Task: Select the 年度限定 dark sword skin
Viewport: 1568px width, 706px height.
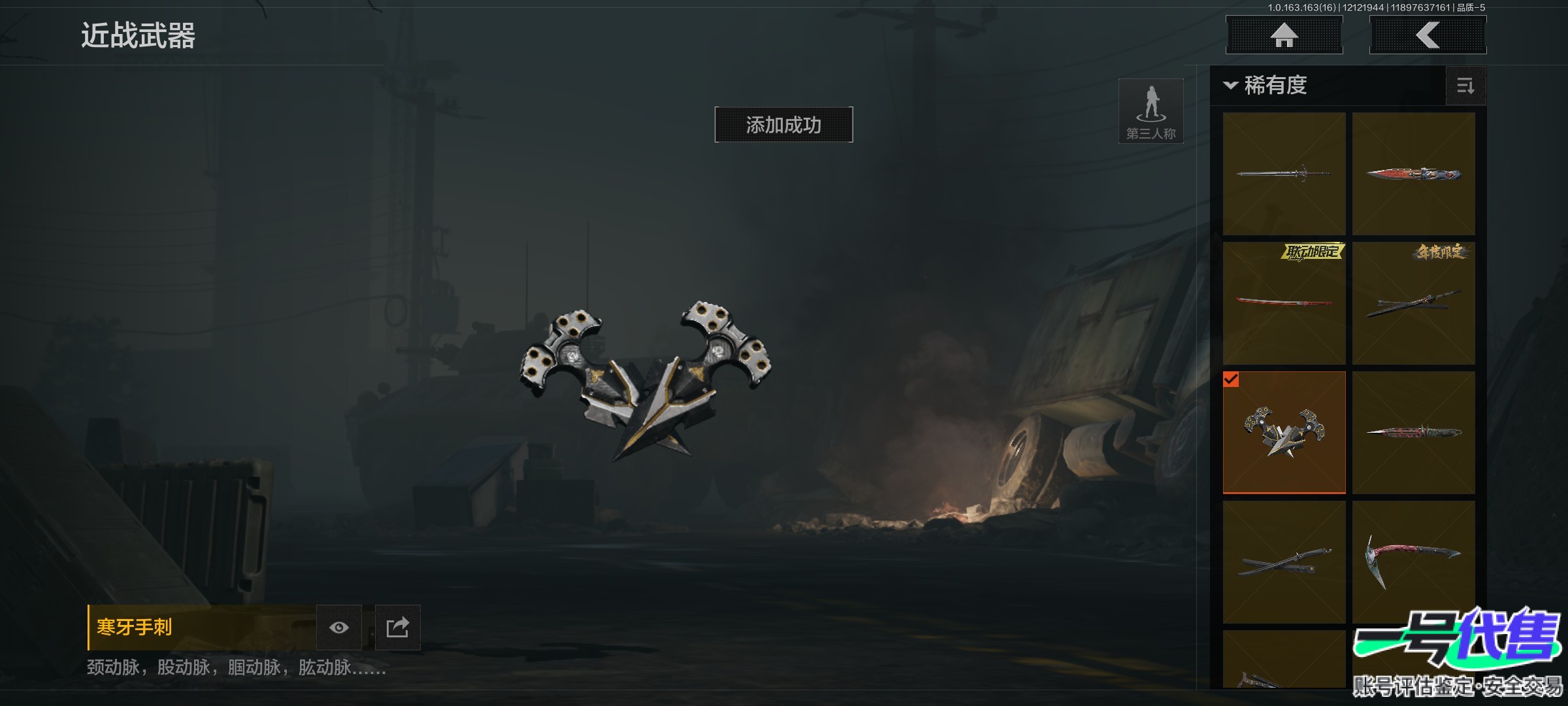Action: [1413, 303]
